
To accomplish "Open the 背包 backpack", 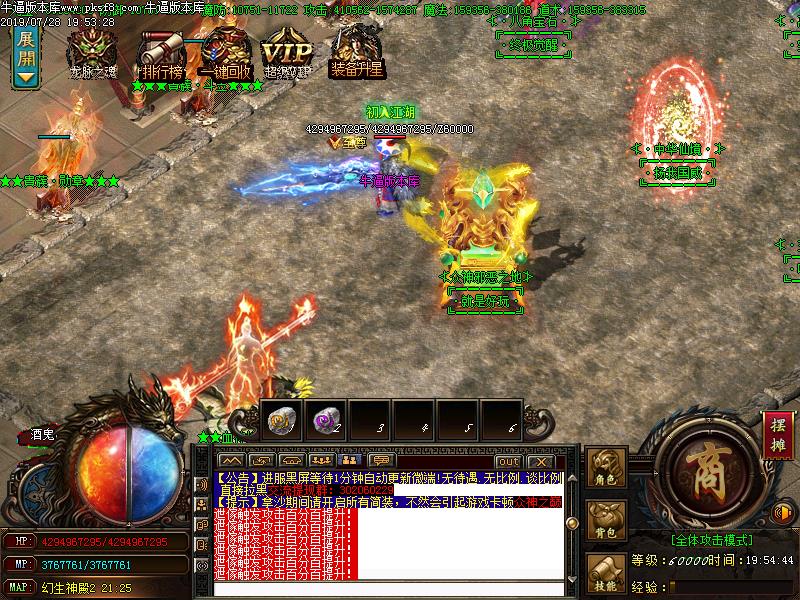I will click(x=607, y=520).
